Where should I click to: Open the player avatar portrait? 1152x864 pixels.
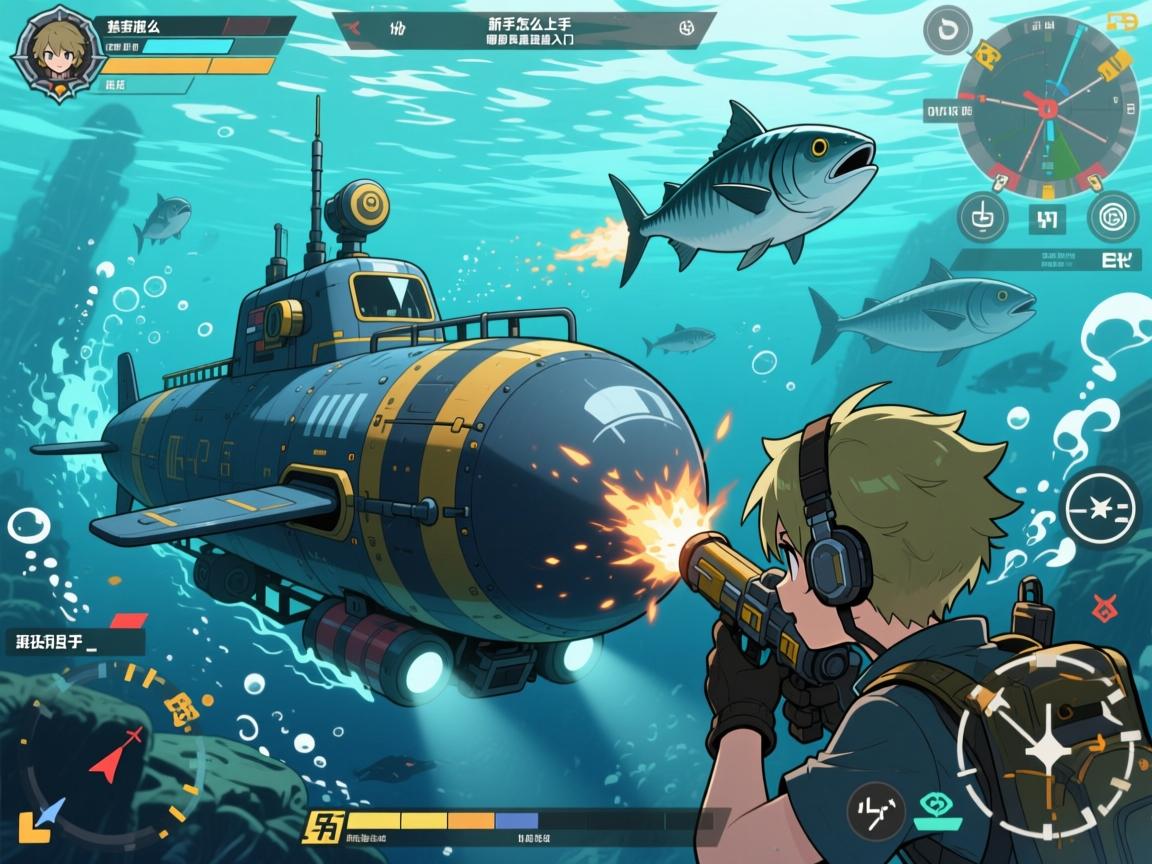coord(46,52)
